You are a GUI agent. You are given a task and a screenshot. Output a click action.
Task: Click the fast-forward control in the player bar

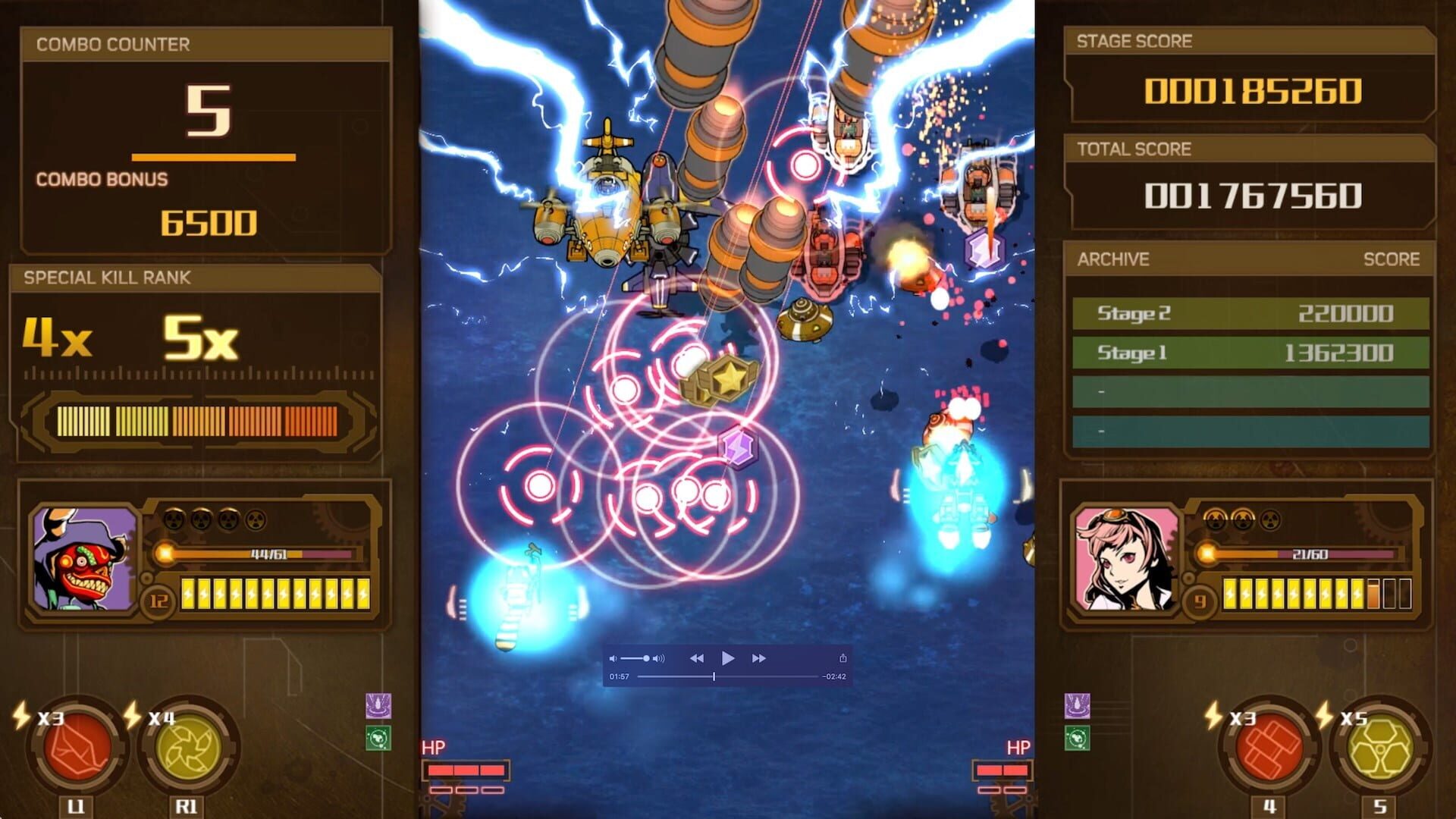click(758, 657)
